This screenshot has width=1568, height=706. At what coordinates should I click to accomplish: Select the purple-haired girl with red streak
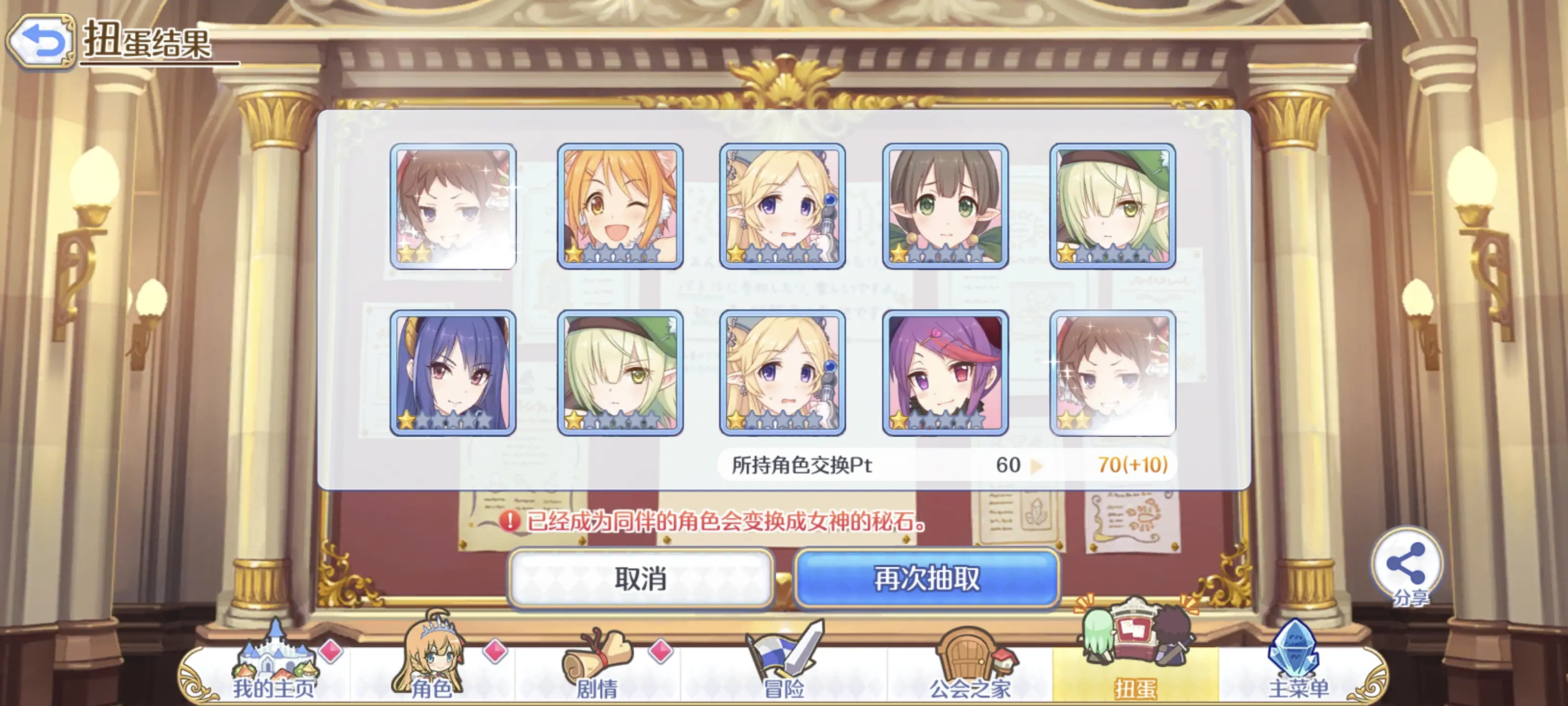tap(945, 373)
